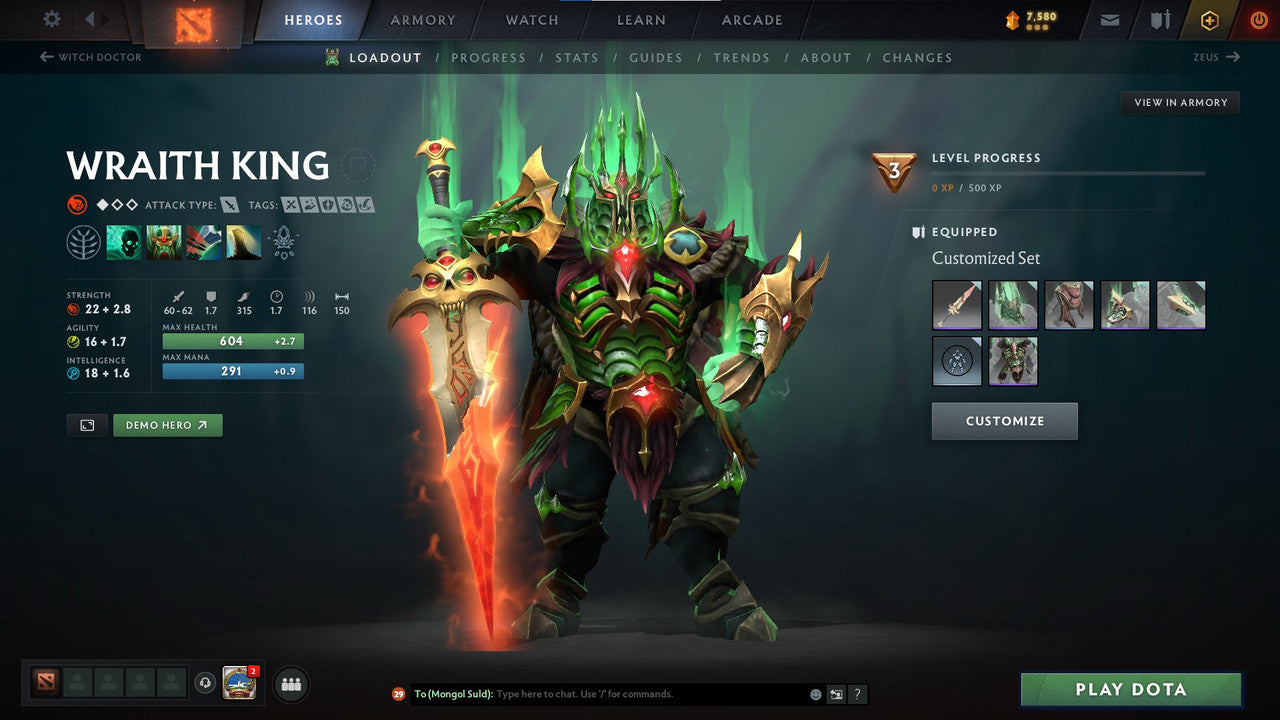Expand the friends list icon bottom right
Image resolution: width=1280 pixels, height=720 pixels.
290,683
